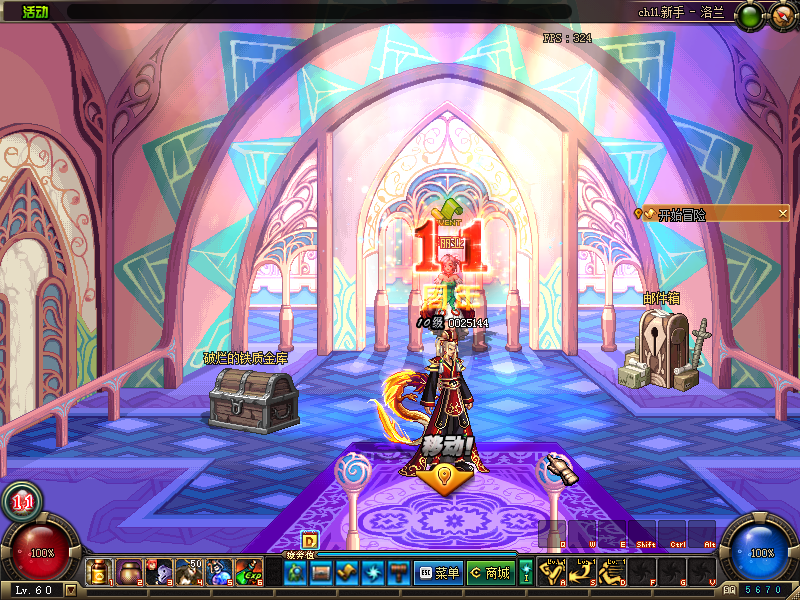Select the item with count 50 in slot 4
Viewport: 800px width, 600px height.
[188, 572]
